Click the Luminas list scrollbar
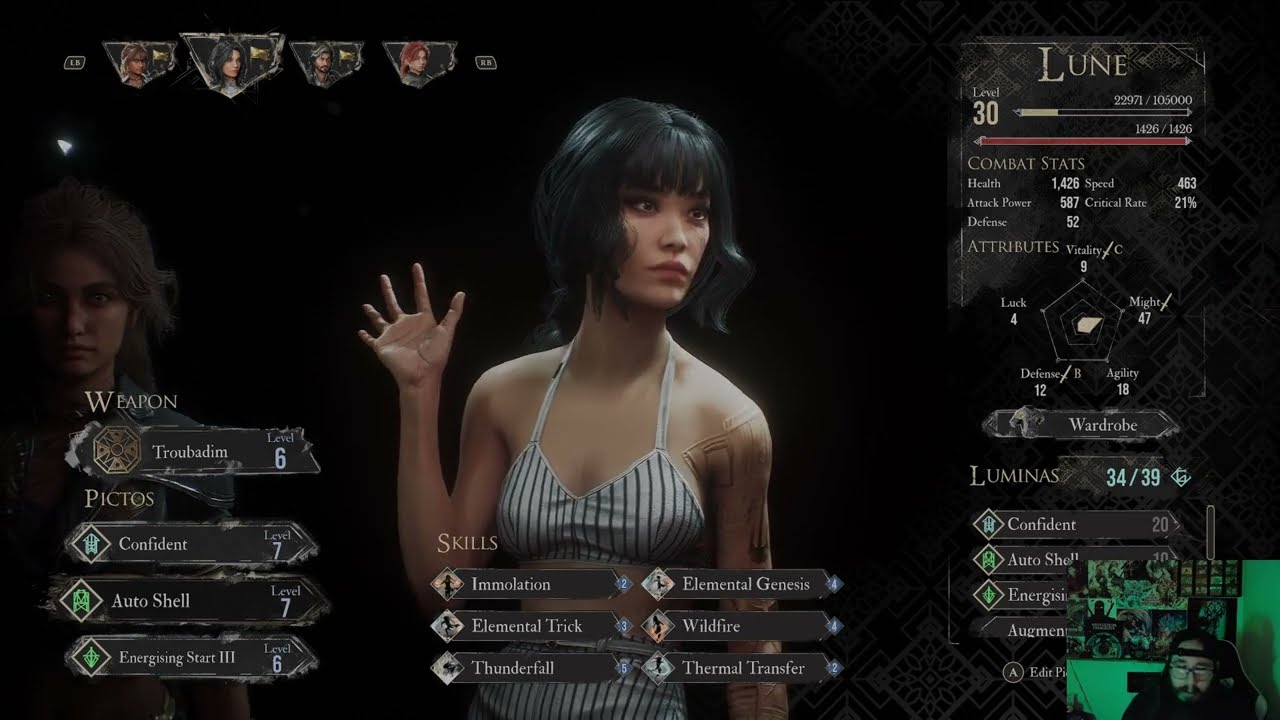1280x720 pixels. [1211, 530]
